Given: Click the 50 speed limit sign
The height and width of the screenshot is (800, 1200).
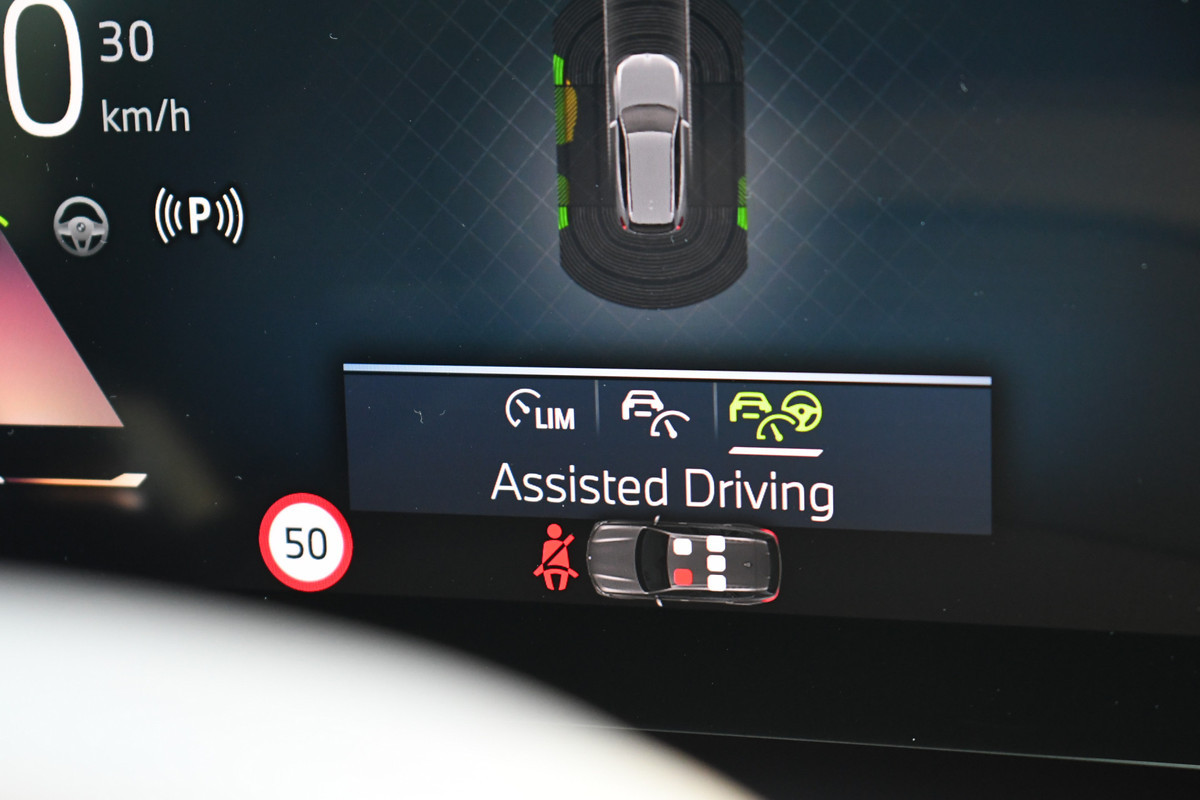Looking at the screenshot, I should click(x=306, y=543).
